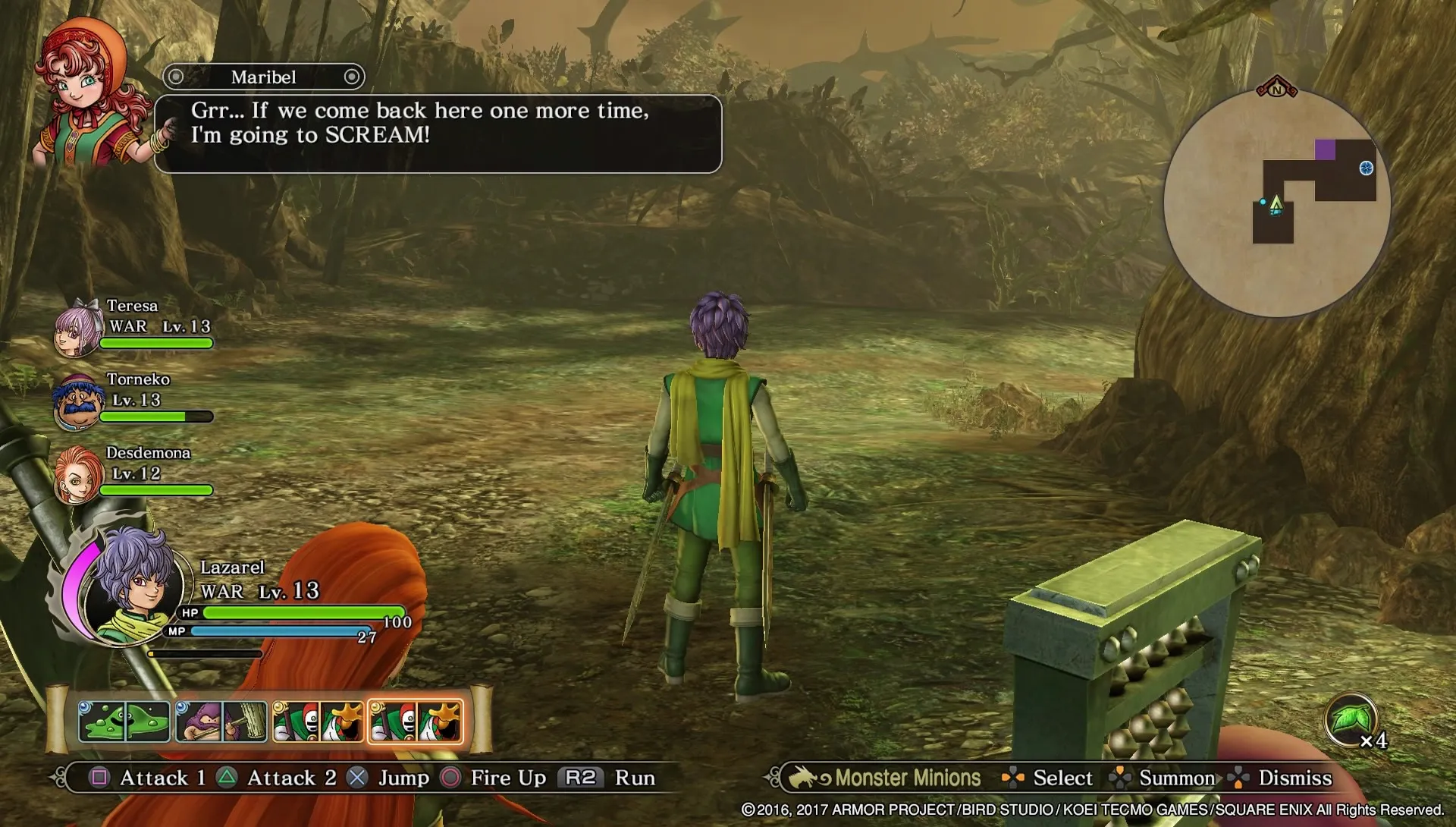The height and width of the screenshot is (827, 1456).
Task: Click the player arrow on the minimap
Action: 1276,203
